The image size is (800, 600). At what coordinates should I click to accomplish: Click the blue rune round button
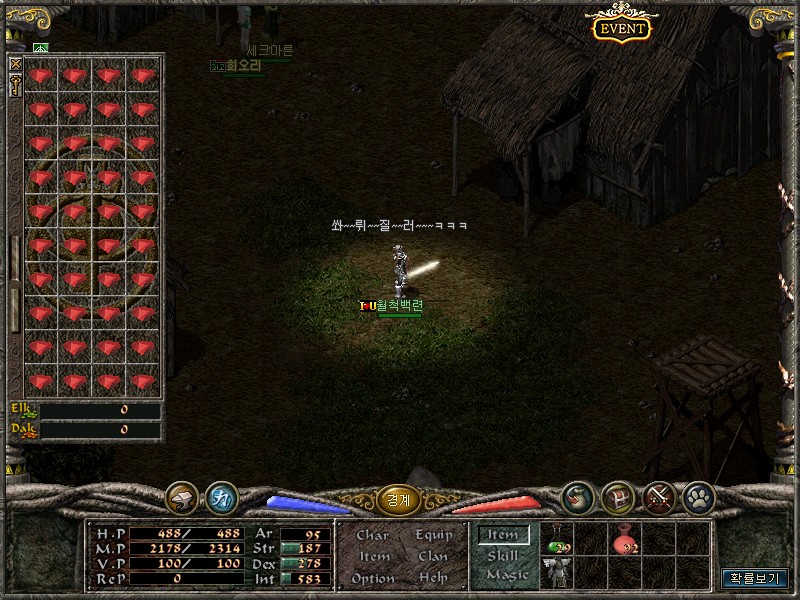coord(221,497)
